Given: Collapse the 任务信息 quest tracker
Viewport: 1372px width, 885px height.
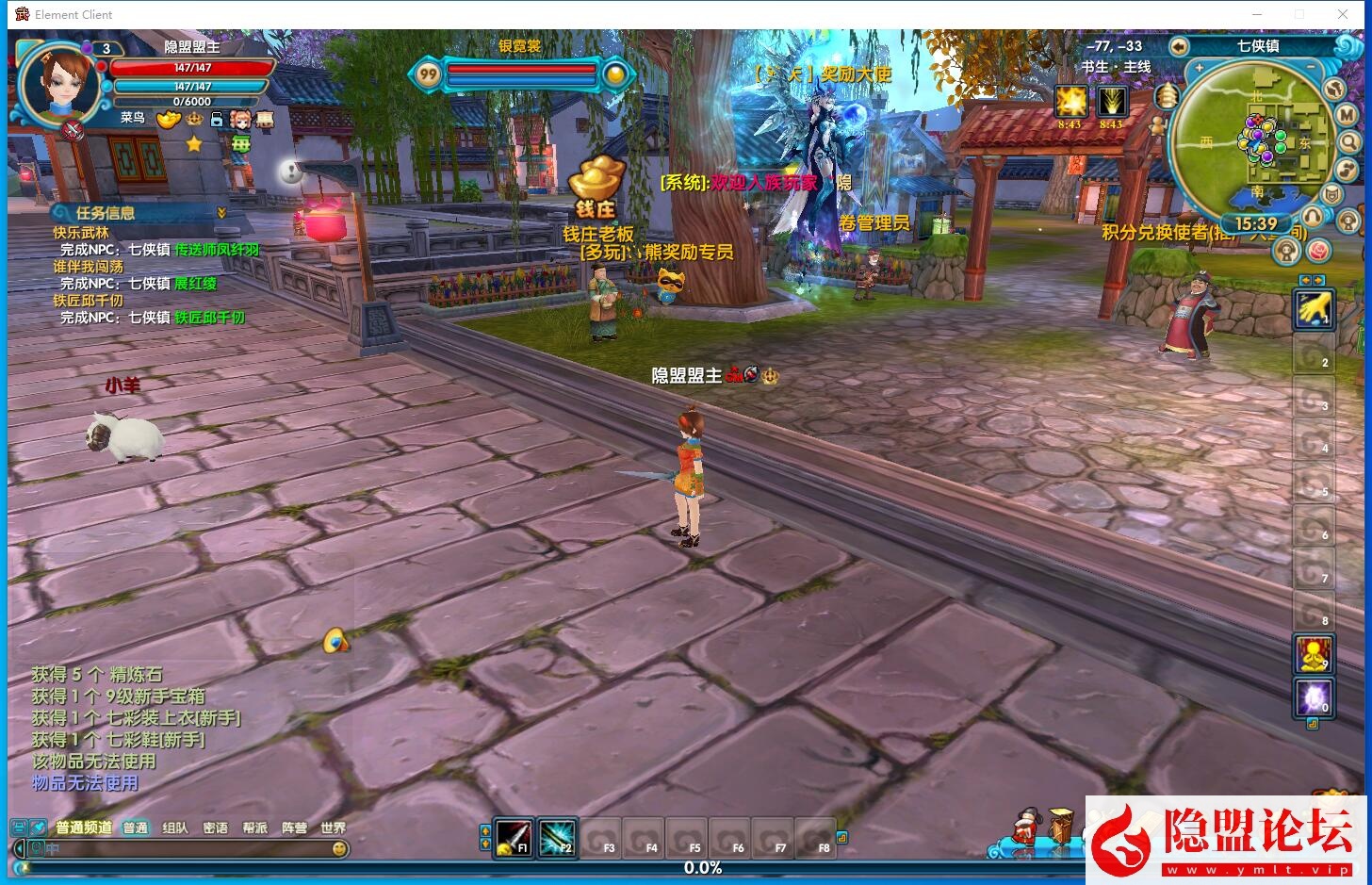Looking at the screenshot, I should 222,213.
